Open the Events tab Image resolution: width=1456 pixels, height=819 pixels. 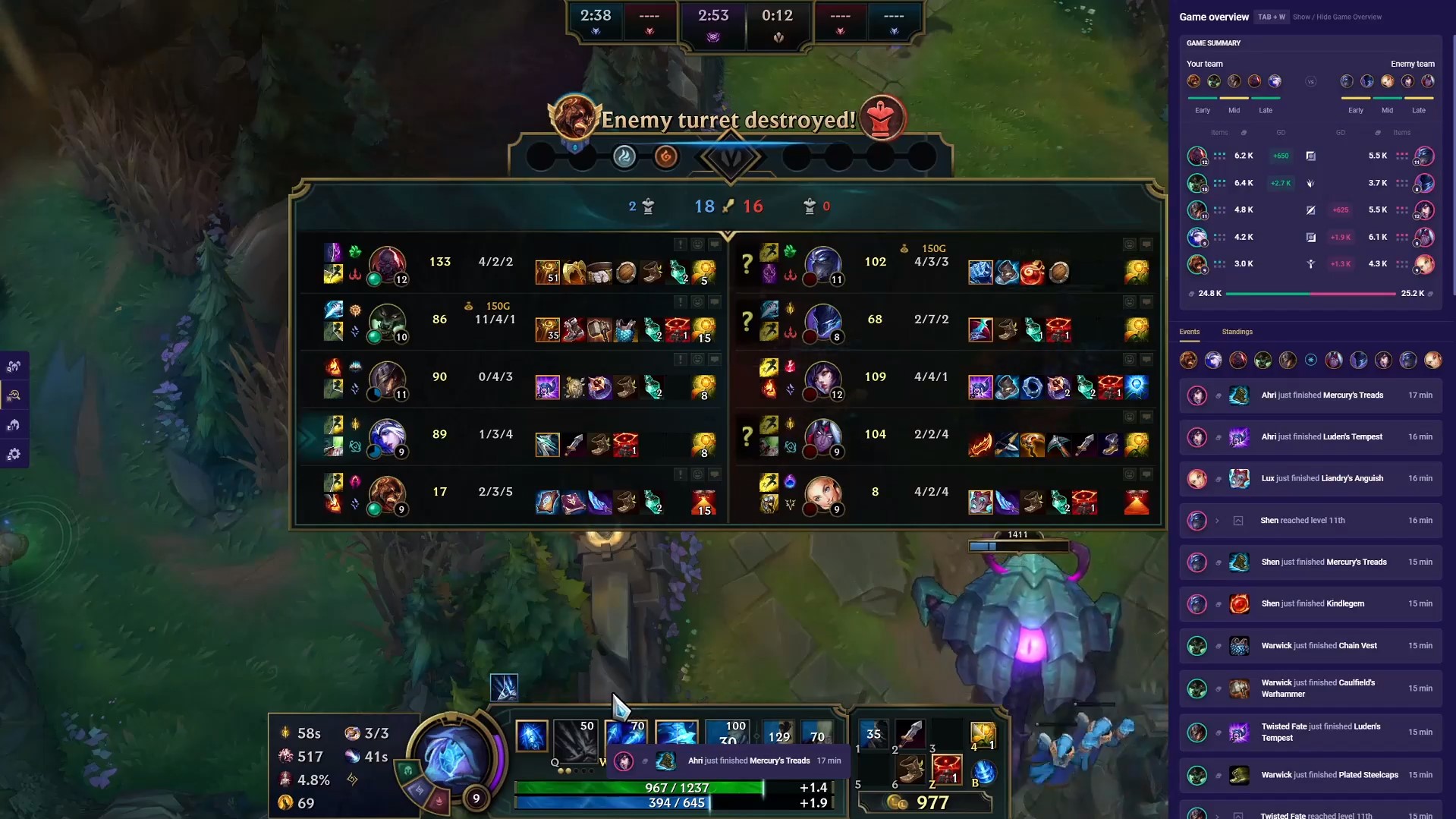(x=1189, y=331)
